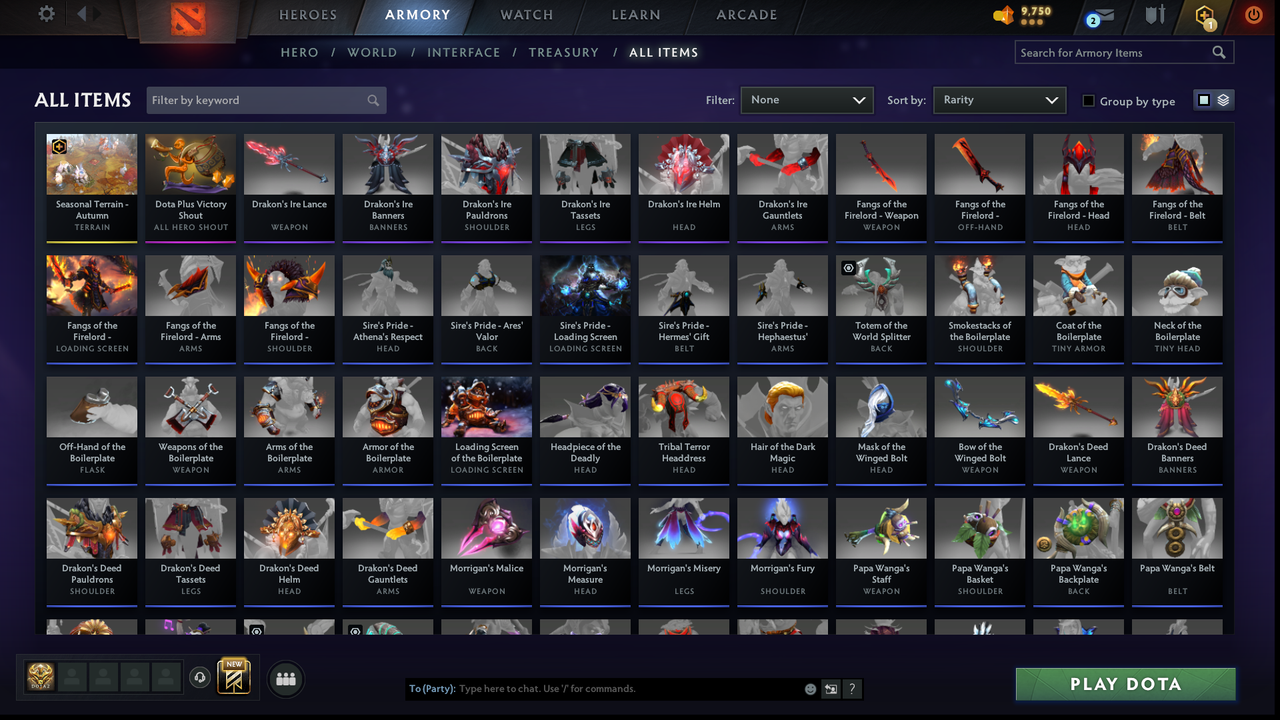The height and width of the screenshot is (720, 1280).
Task: Click the question mark help button near chat
Action: pos(852,688)
